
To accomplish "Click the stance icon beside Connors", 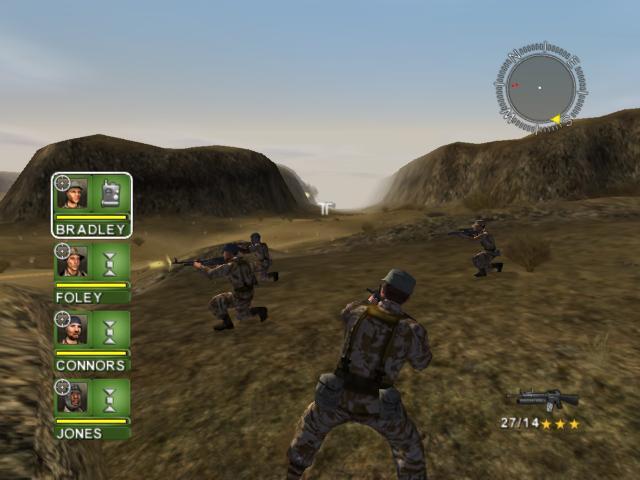I will 110,329.
